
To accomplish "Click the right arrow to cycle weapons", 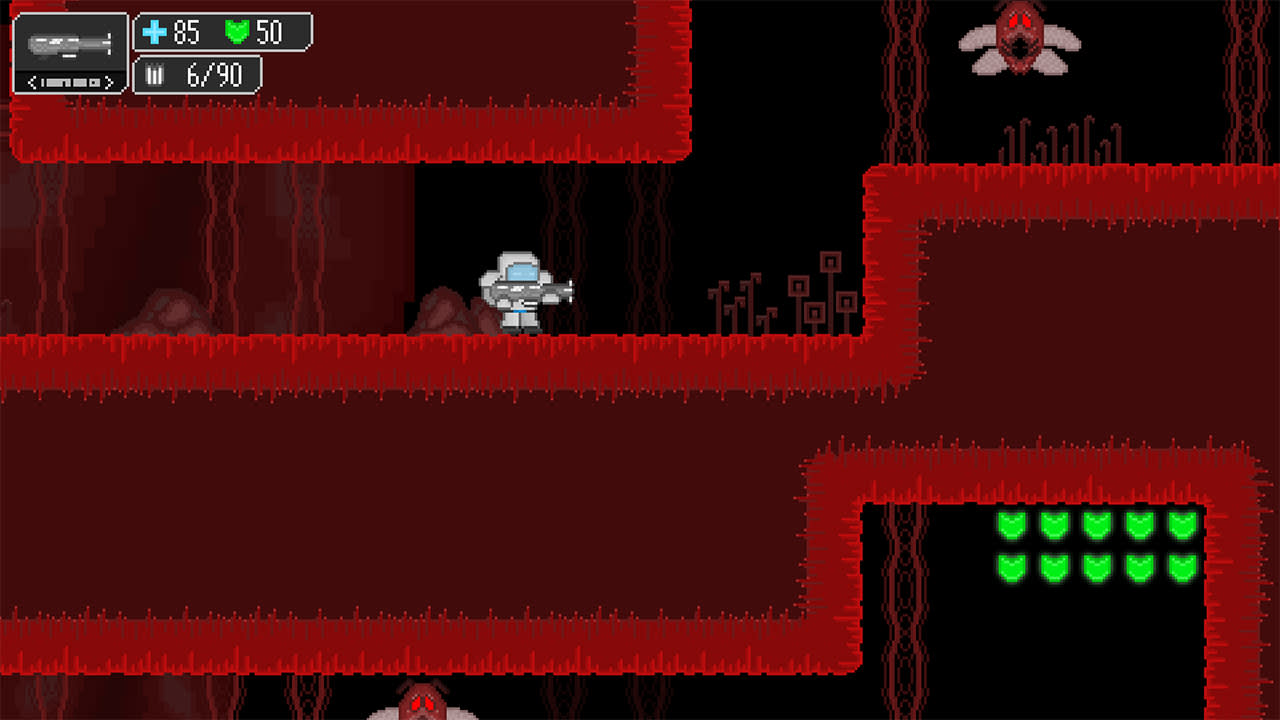I will (109, 81).
